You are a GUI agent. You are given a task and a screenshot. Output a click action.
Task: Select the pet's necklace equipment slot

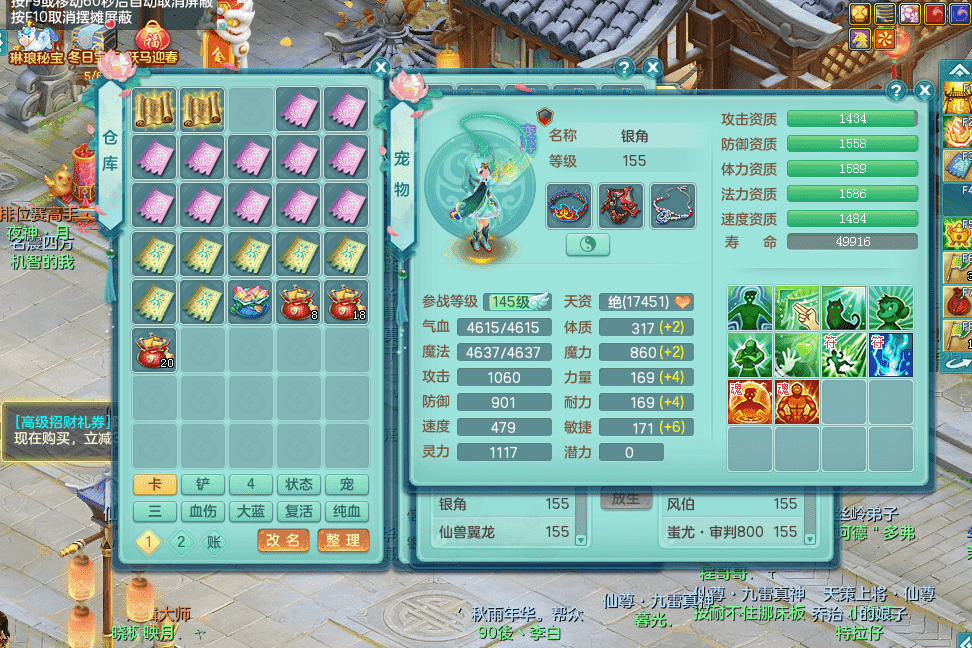coord(673,205)
